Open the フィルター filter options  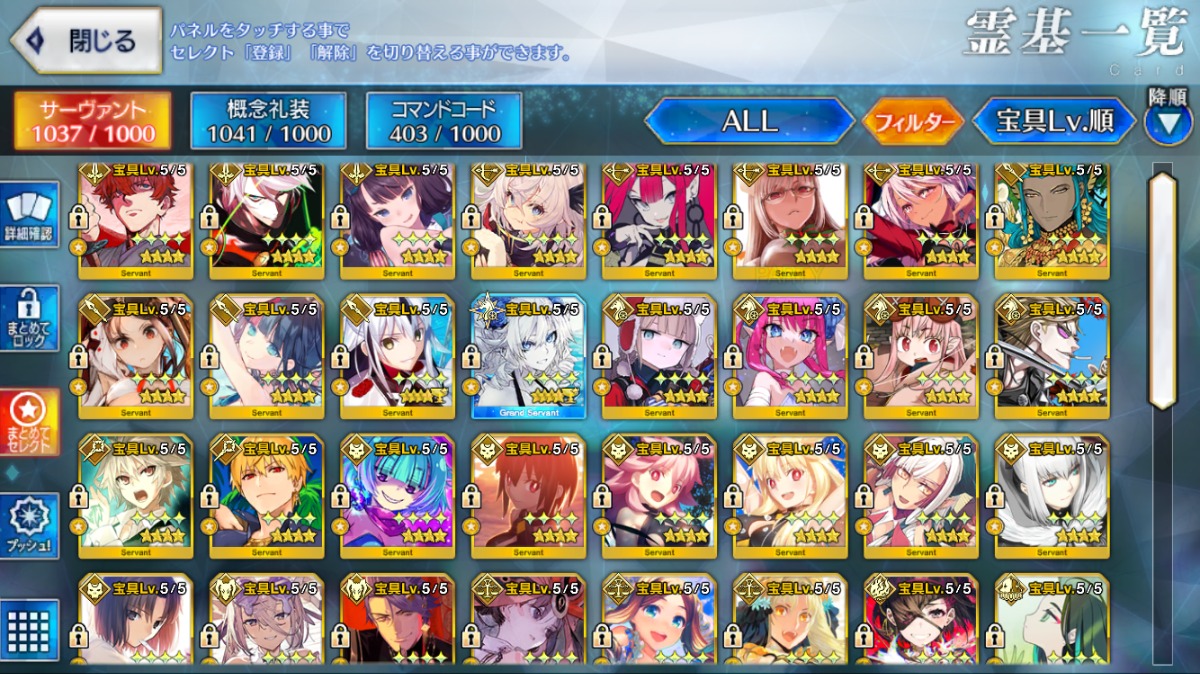(x=912, y=123)
